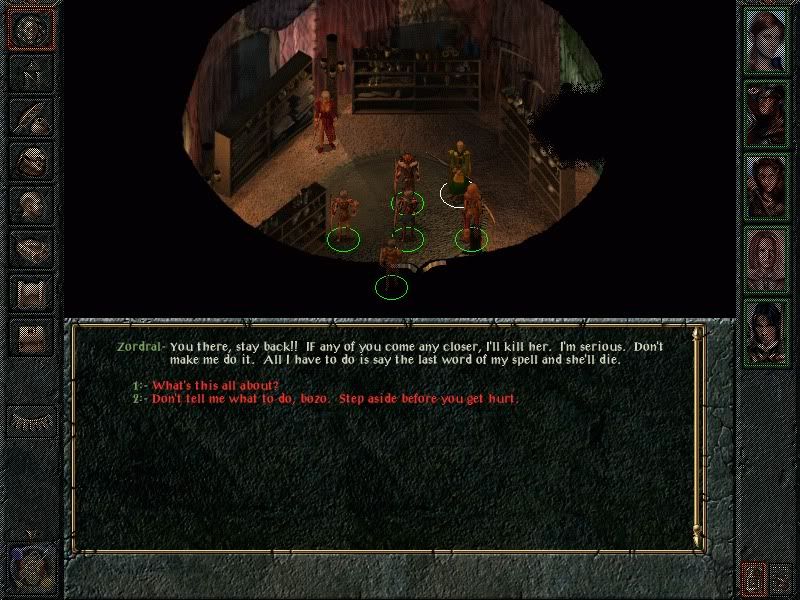Click the game clock to pause
Image resolution: width=800 pixels, height=600 pixels.
point(28,566)
